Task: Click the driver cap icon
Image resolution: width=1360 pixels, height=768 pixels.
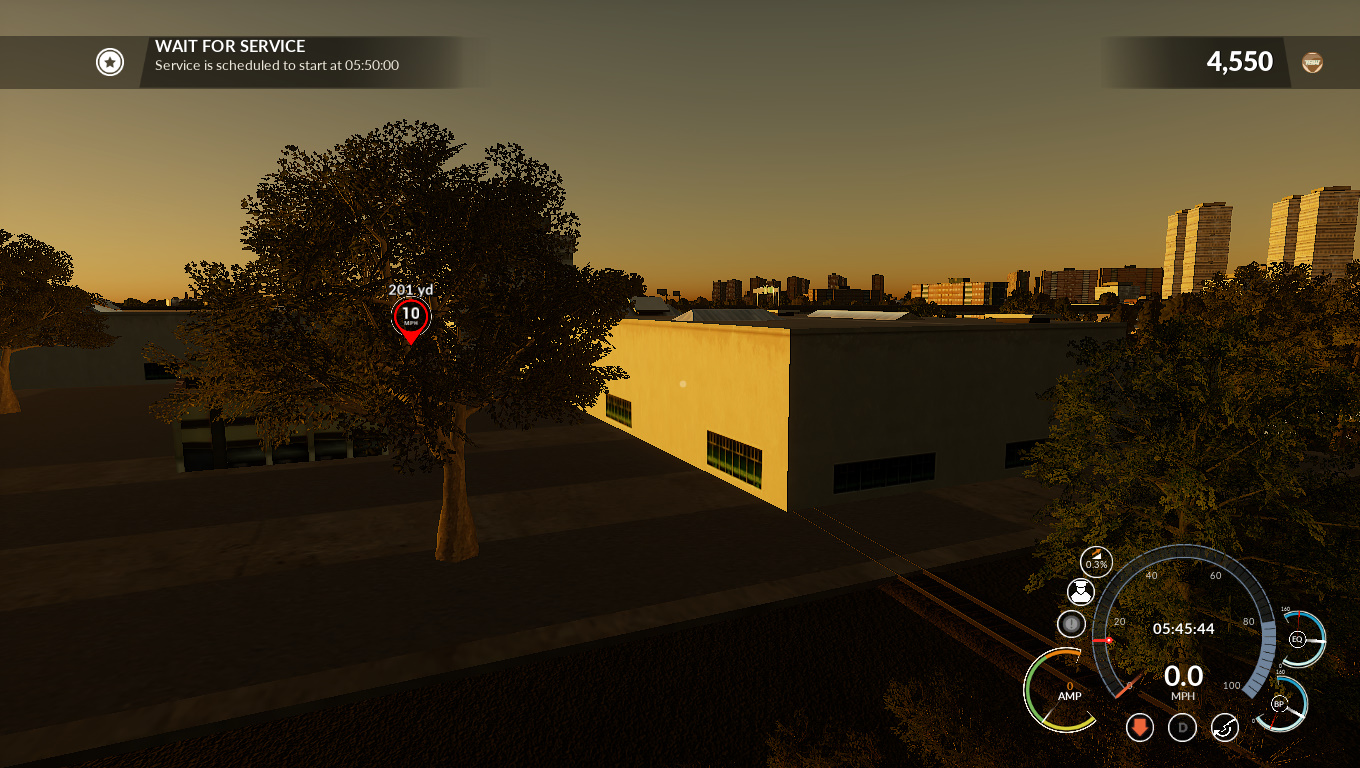Action: (1080, 592)
